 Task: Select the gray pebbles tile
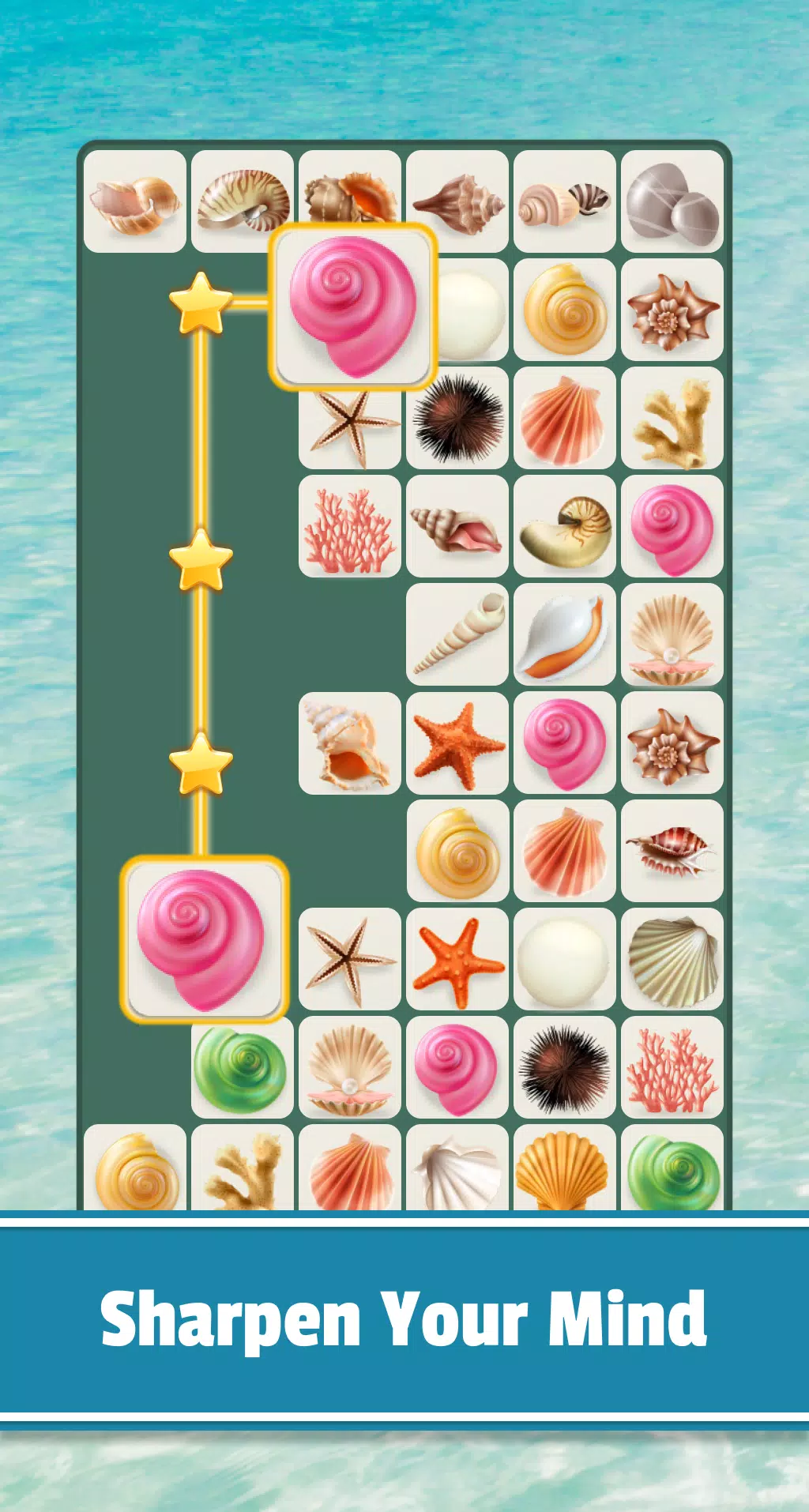[x=672, y=201]
